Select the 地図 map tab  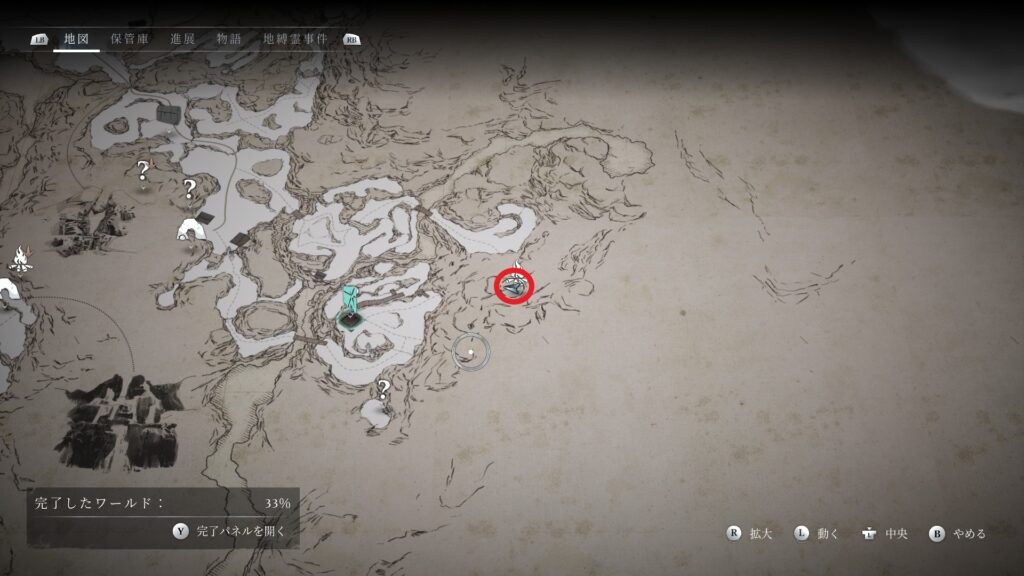76,39
